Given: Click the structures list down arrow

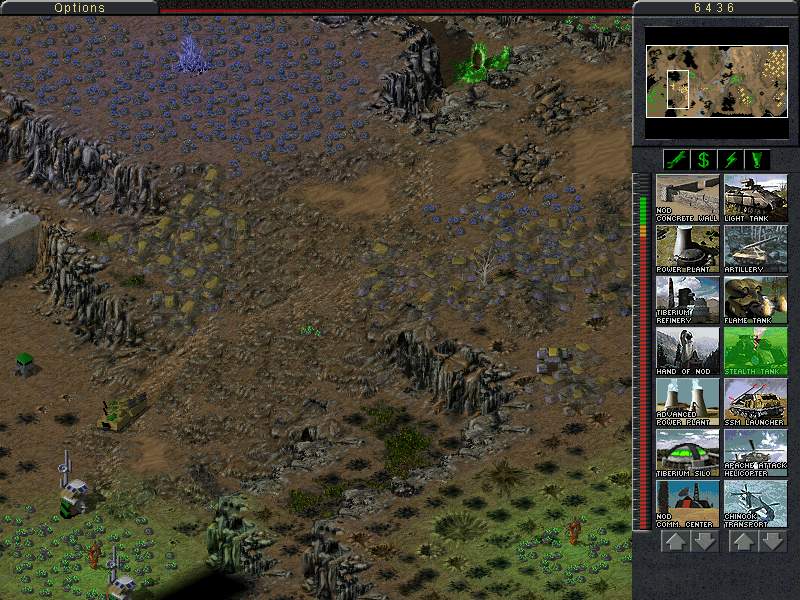Looking at the screenshot, I should [704, 541].
